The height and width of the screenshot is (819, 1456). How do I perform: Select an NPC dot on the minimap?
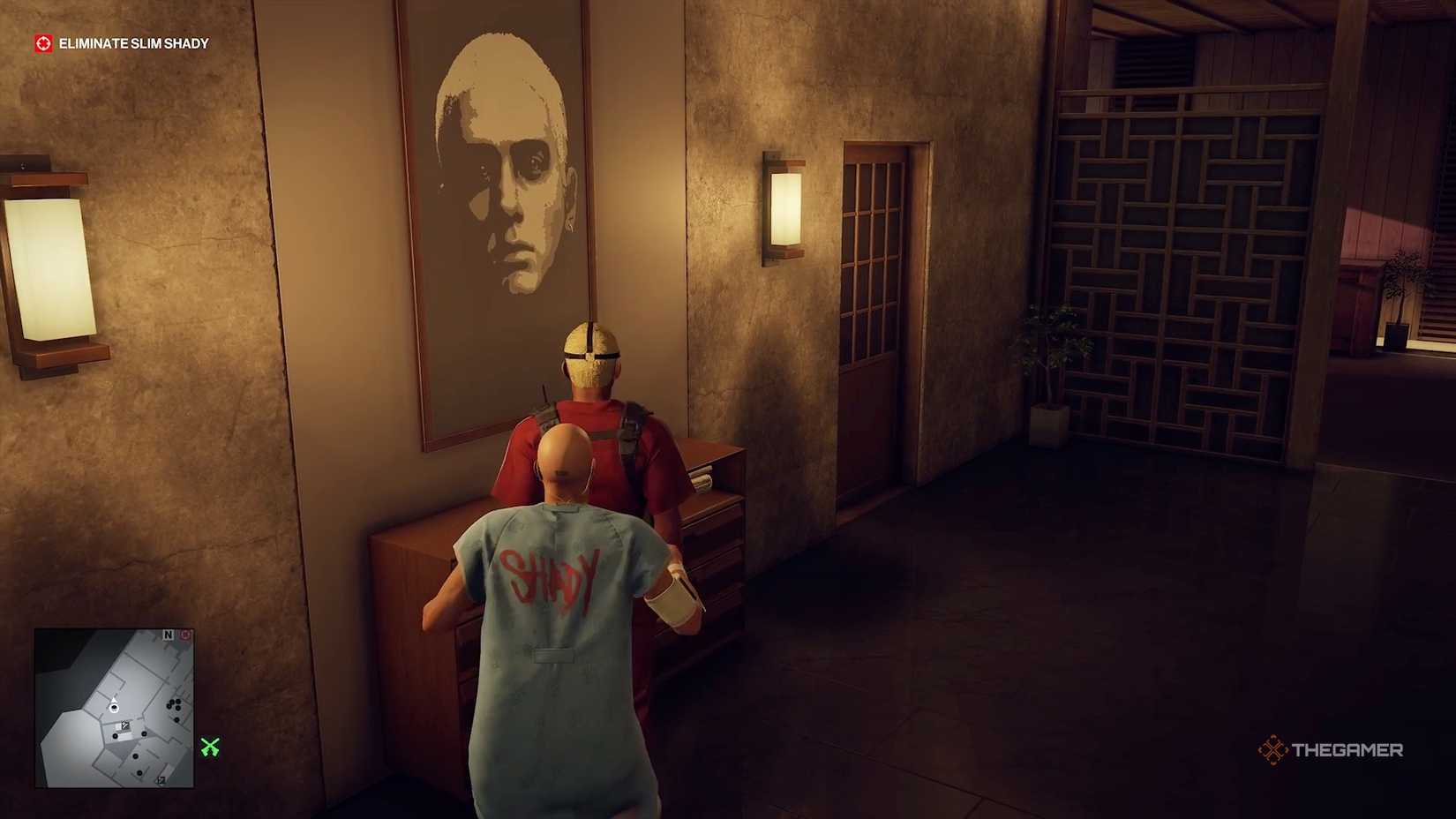(176, 707)
